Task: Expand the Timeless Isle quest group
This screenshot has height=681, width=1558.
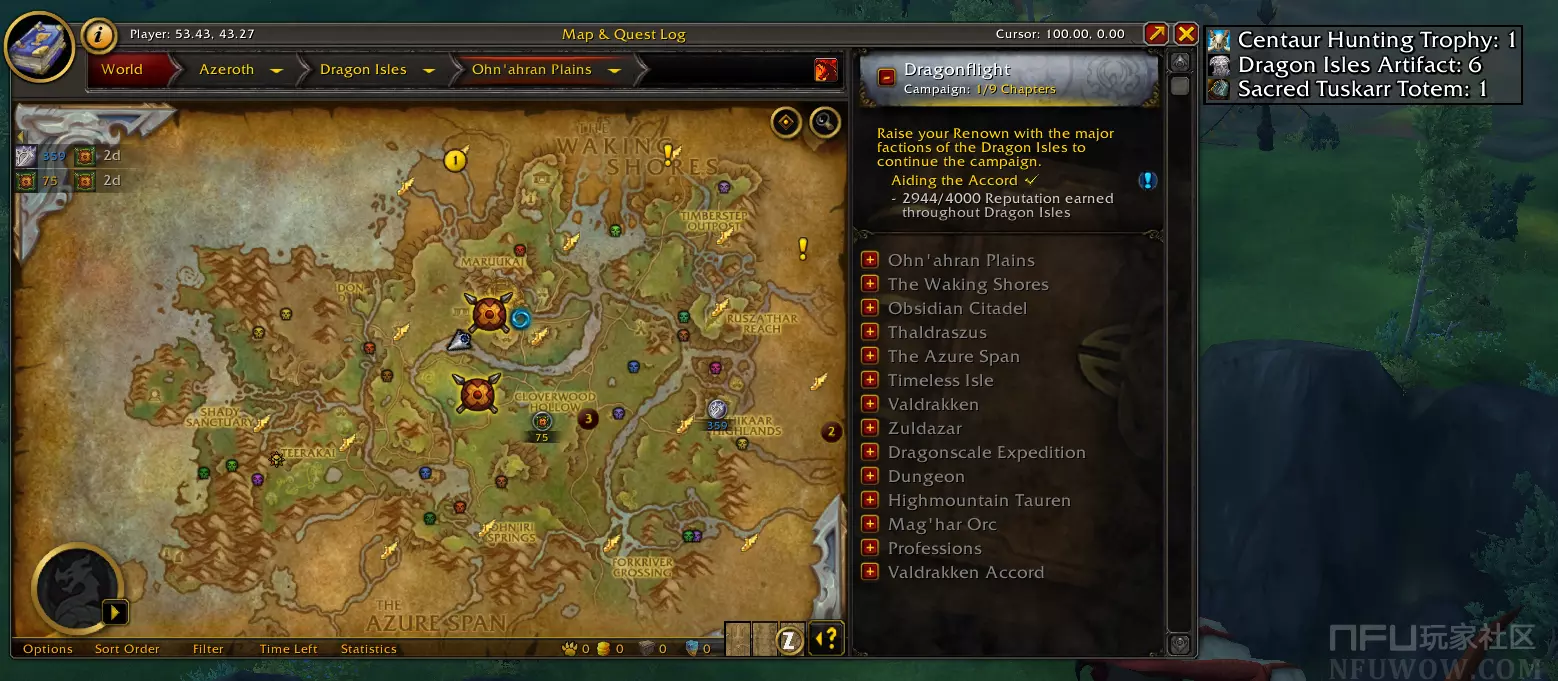Action: (x=870, y=380)
